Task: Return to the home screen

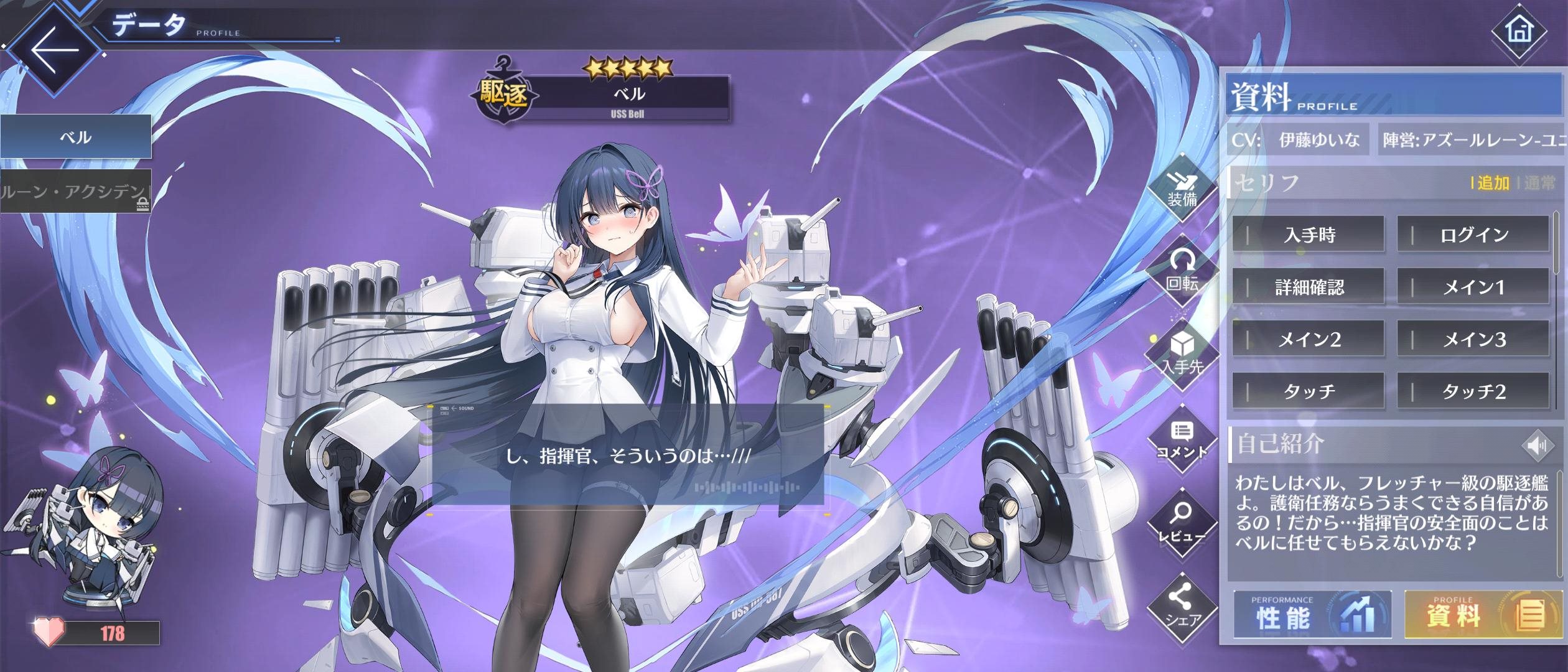Action: [1518, 30]
